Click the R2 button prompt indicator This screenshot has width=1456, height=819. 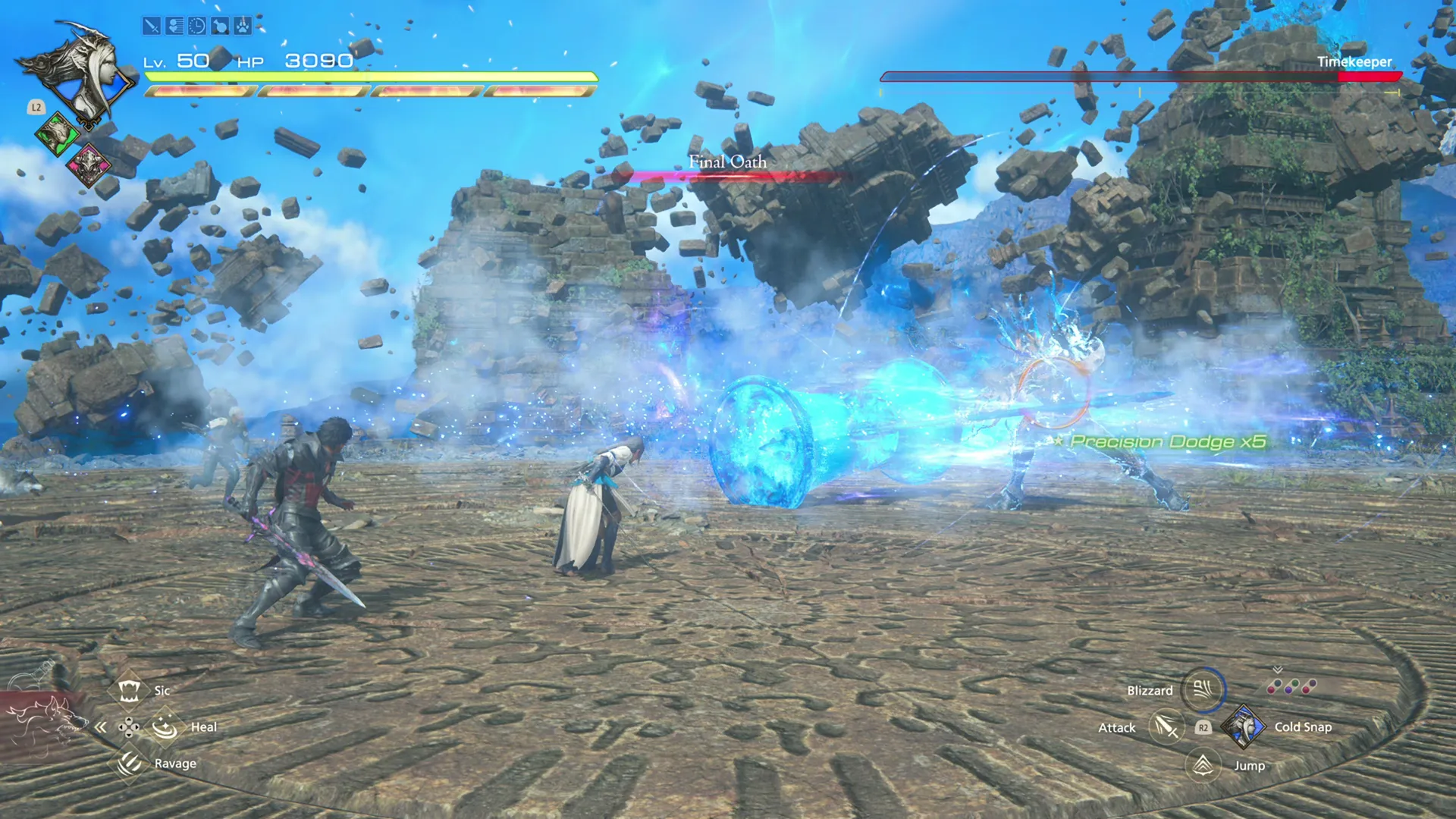1203,726
